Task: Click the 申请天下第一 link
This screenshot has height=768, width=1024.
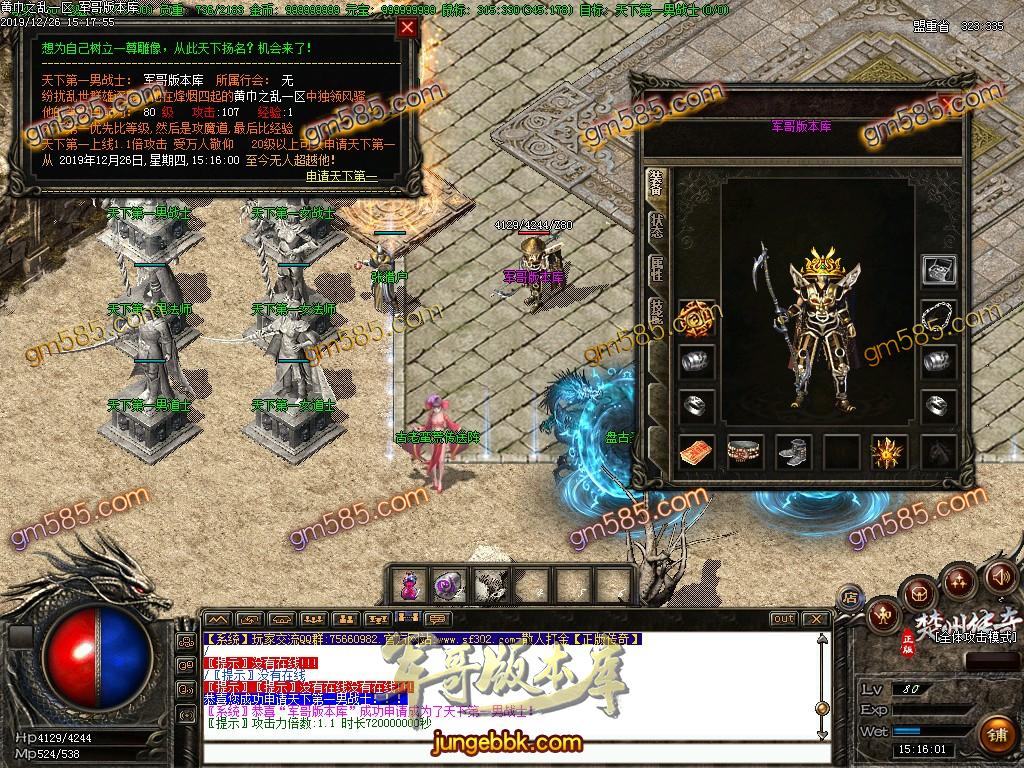Action: (x=341, y=176)
